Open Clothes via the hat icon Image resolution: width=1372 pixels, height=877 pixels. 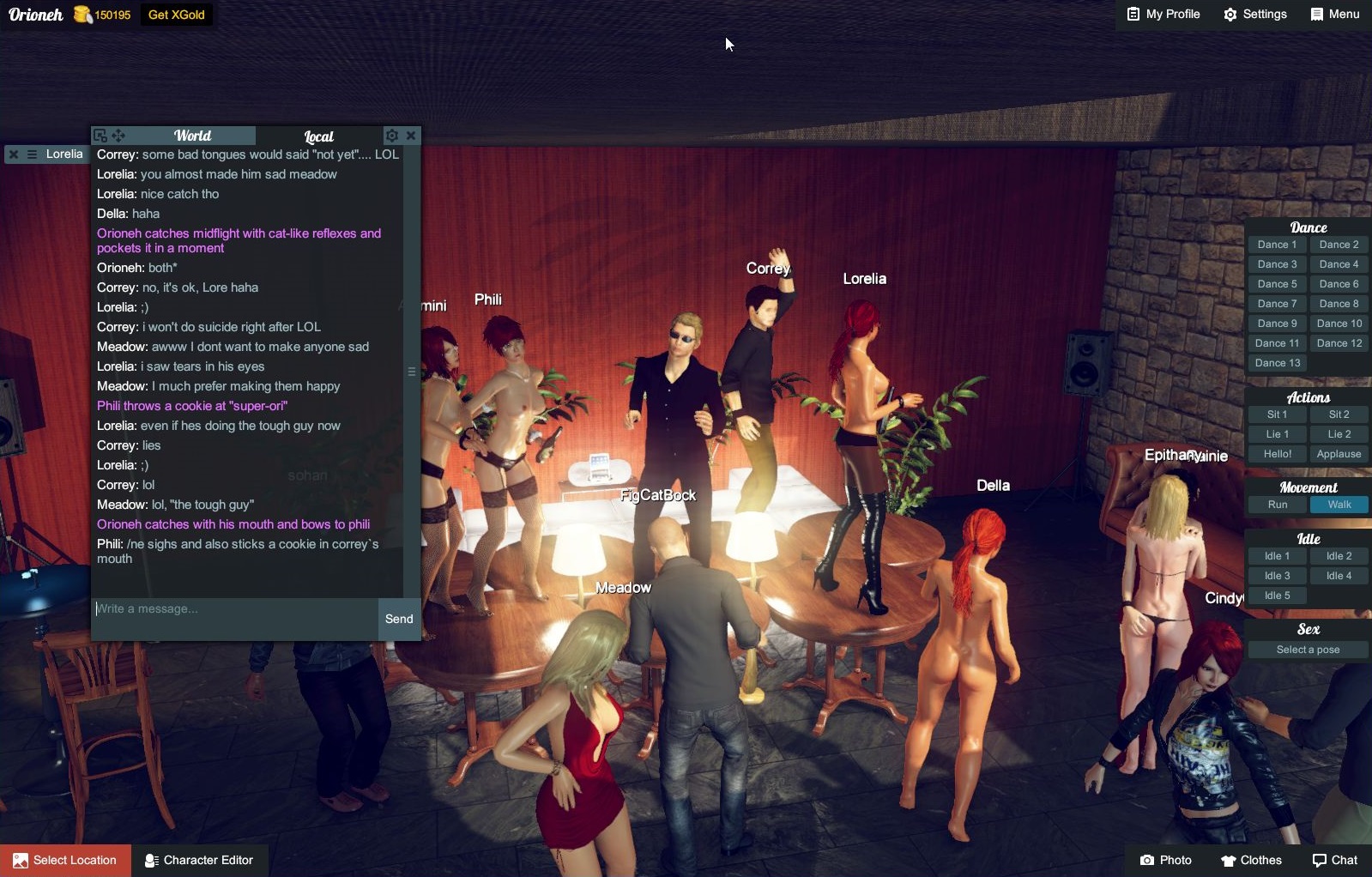pos(1229,860)
